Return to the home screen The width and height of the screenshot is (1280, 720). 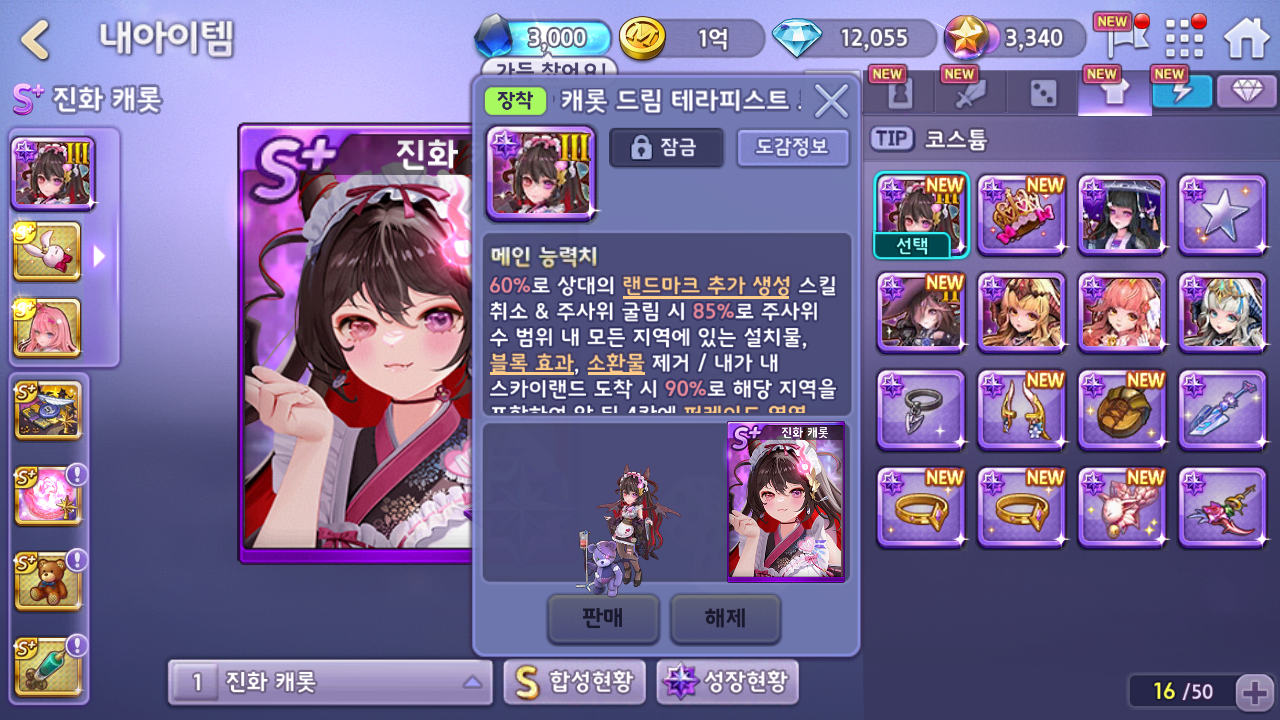1245,40
